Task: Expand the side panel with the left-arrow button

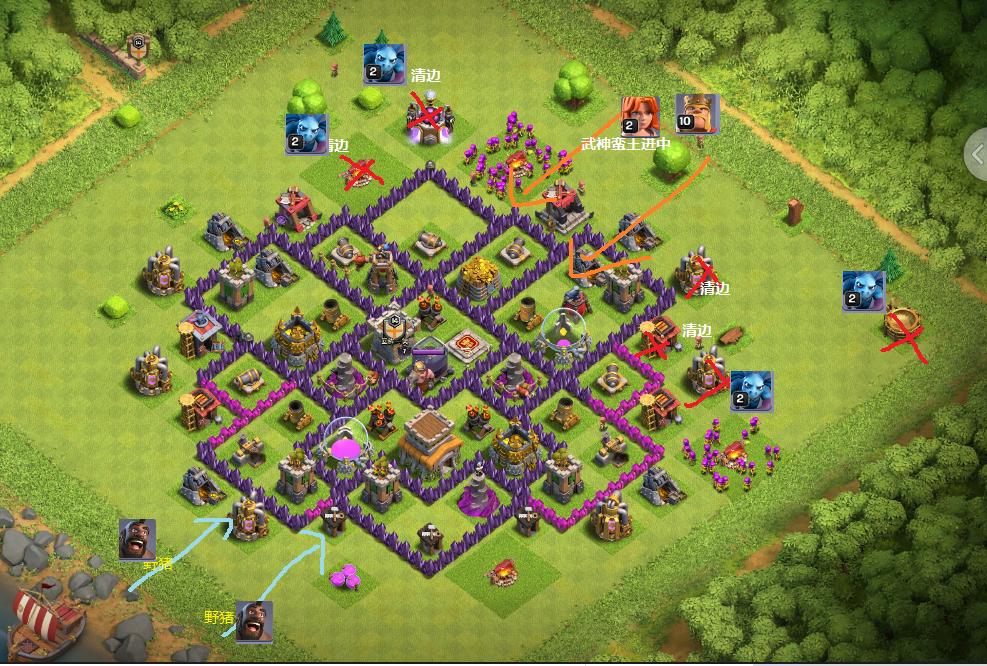Action: point(977,155)
